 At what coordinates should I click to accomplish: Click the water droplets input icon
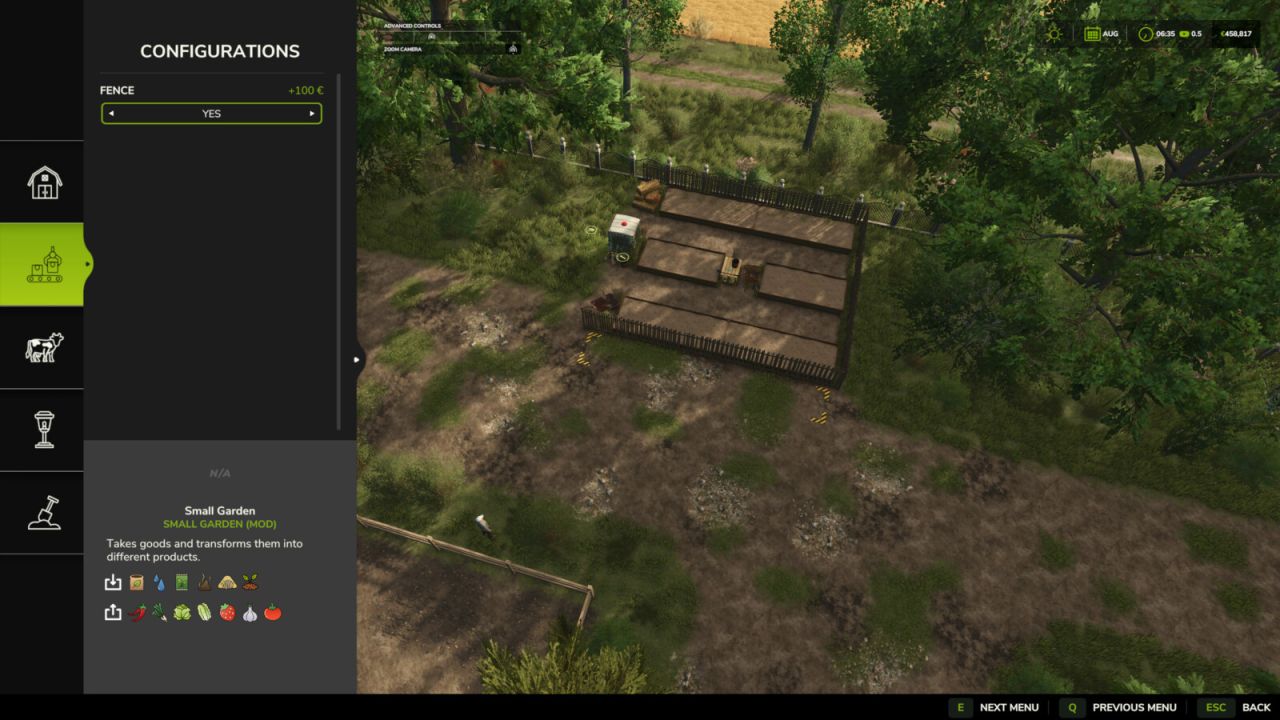158,582
